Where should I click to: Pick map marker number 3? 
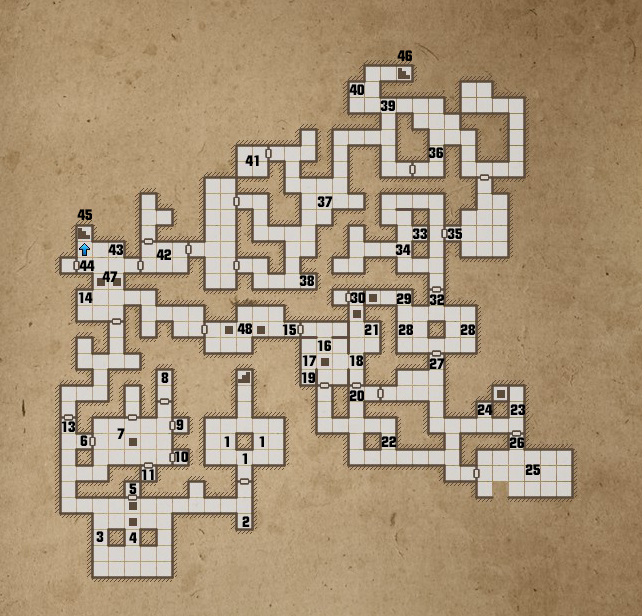[100, 538]
